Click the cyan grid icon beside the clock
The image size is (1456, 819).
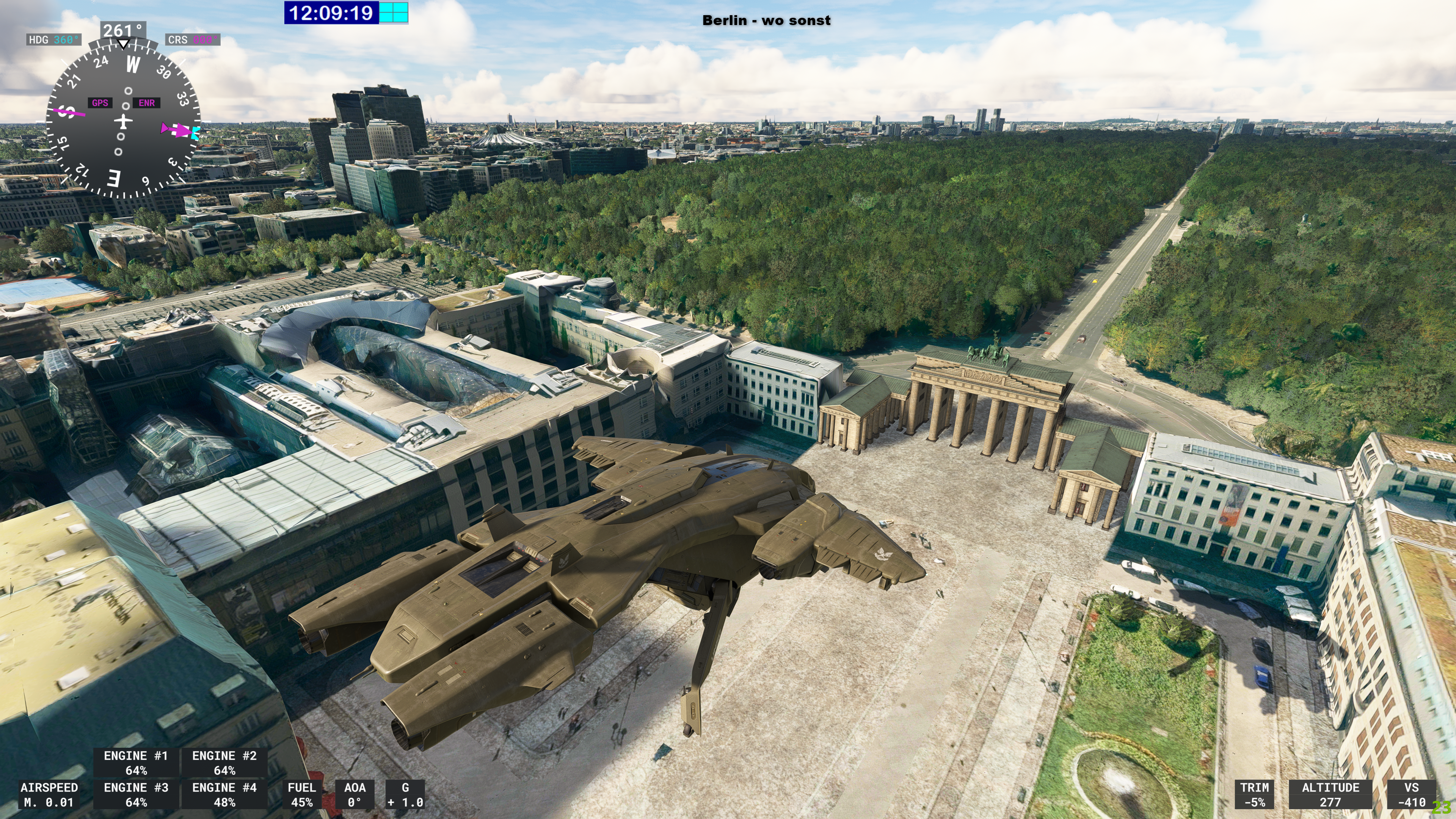[393, 13]
